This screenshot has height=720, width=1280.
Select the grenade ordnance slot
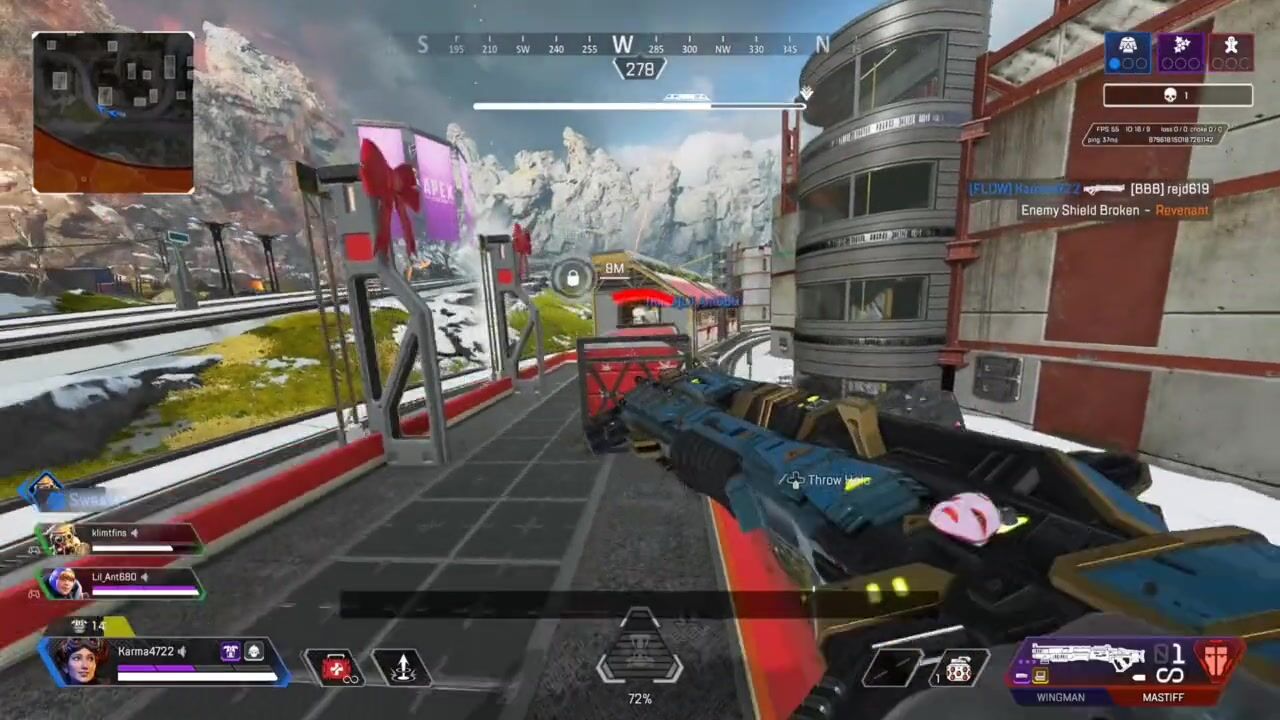coord(958,668)
